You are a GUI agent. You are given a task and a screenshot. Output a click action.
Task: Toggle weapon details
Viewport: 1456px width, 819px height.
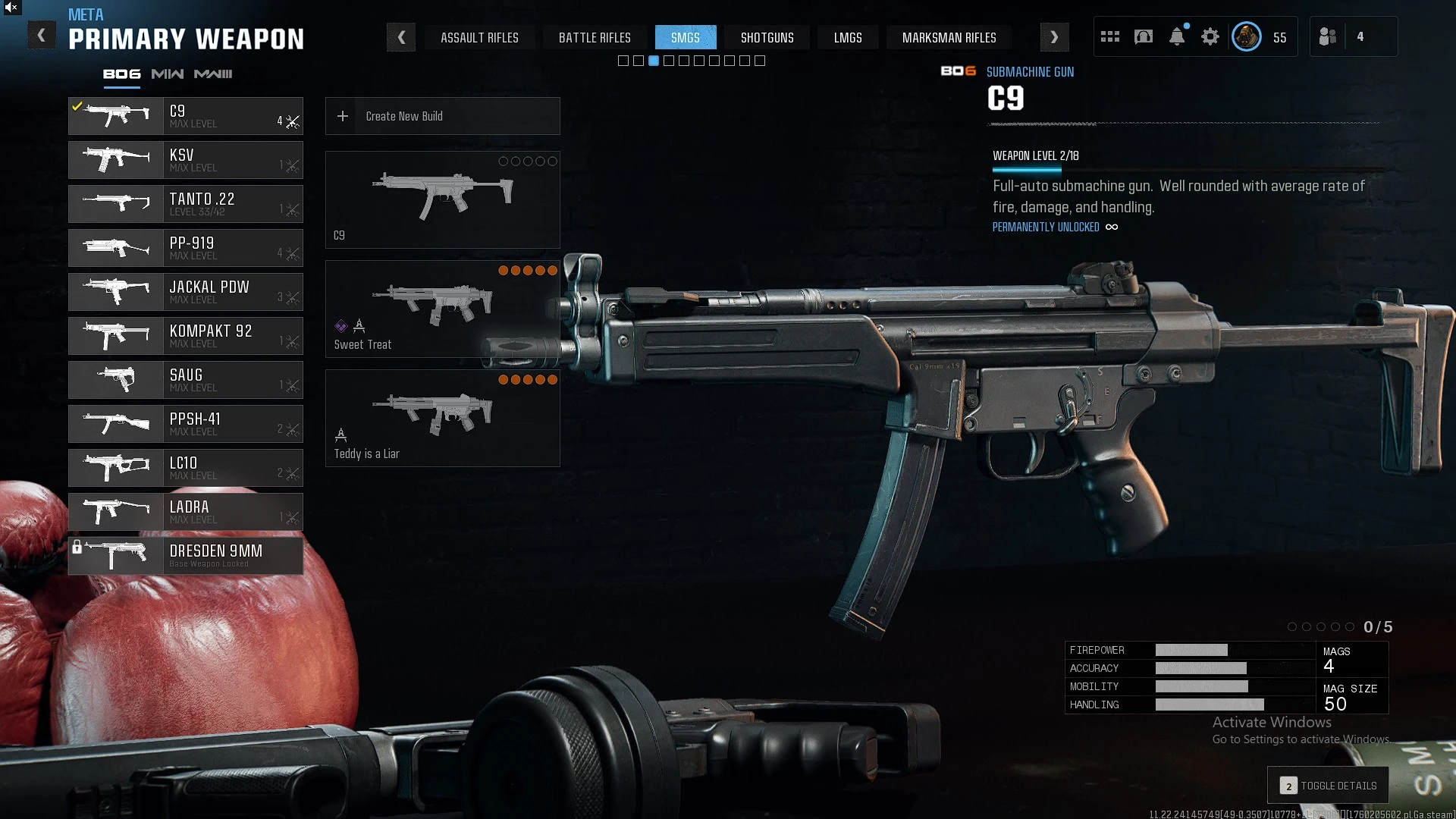(x=1329, y=786)
